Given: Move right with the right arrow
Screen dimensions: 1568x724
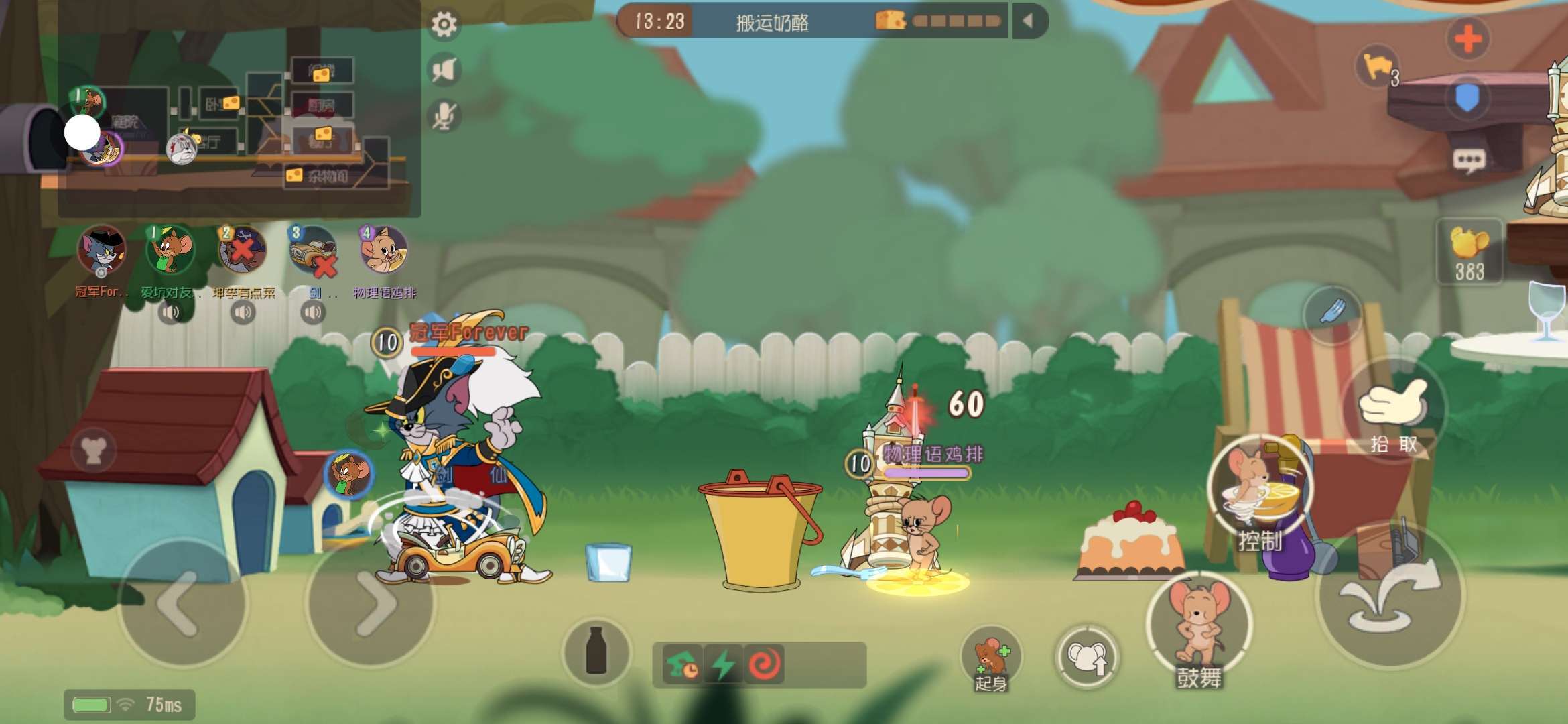Looking at the screenshot, I should (x=371, y=603).
